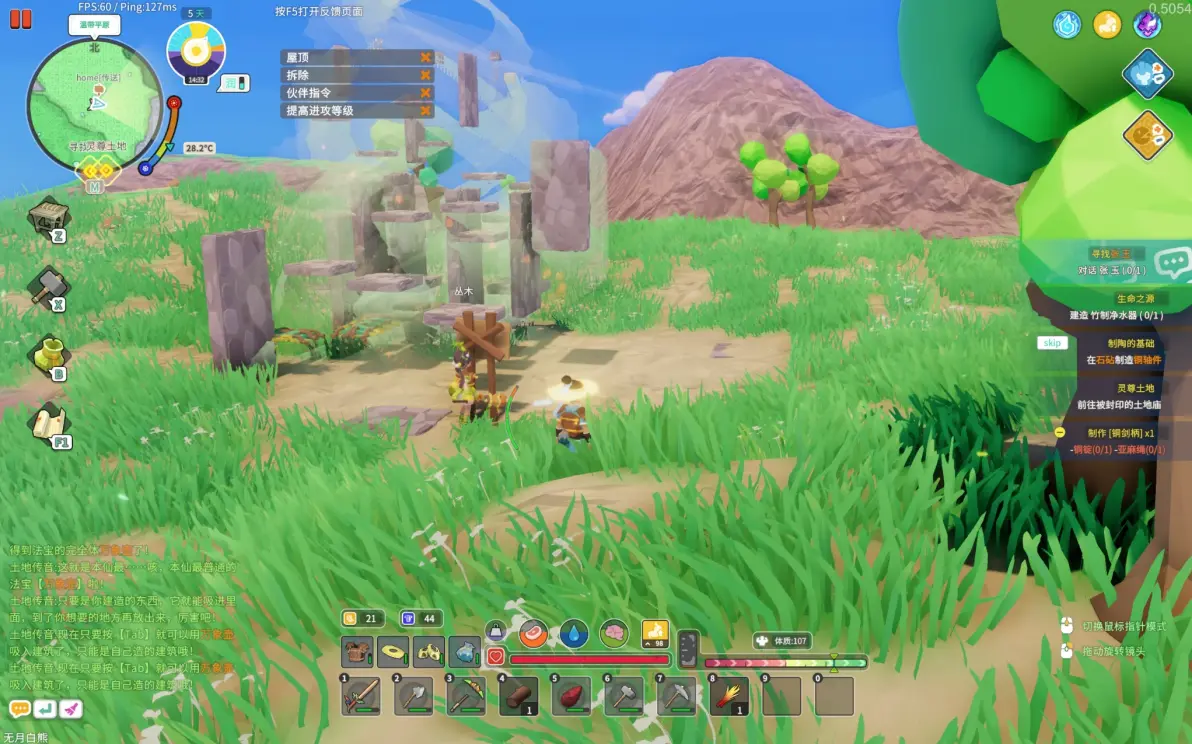This screenshot has height=744, width=1192.
Task: Choose the pickaxe in hotbar slot 7
Action: [676, 696]
